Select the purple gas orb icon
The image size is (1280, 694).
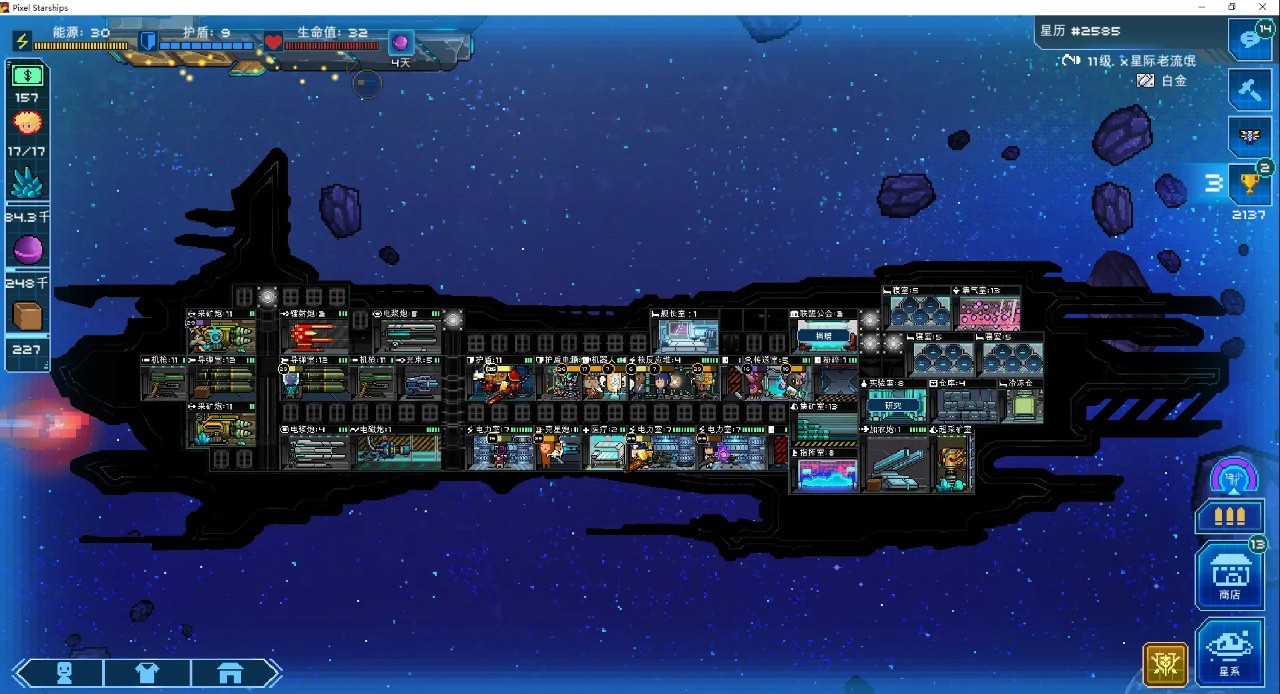click(27, 250)
